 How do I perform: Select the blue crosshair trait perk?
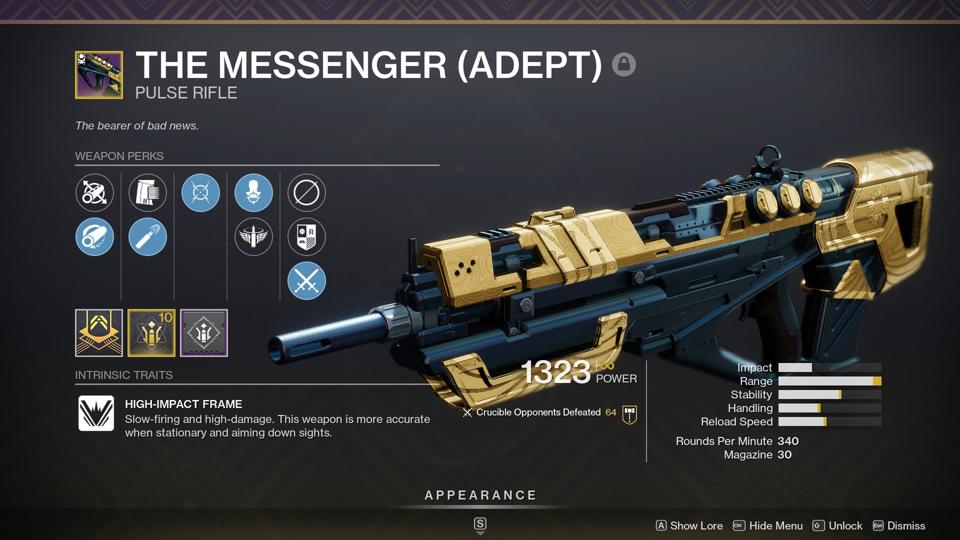pos(200,192)
